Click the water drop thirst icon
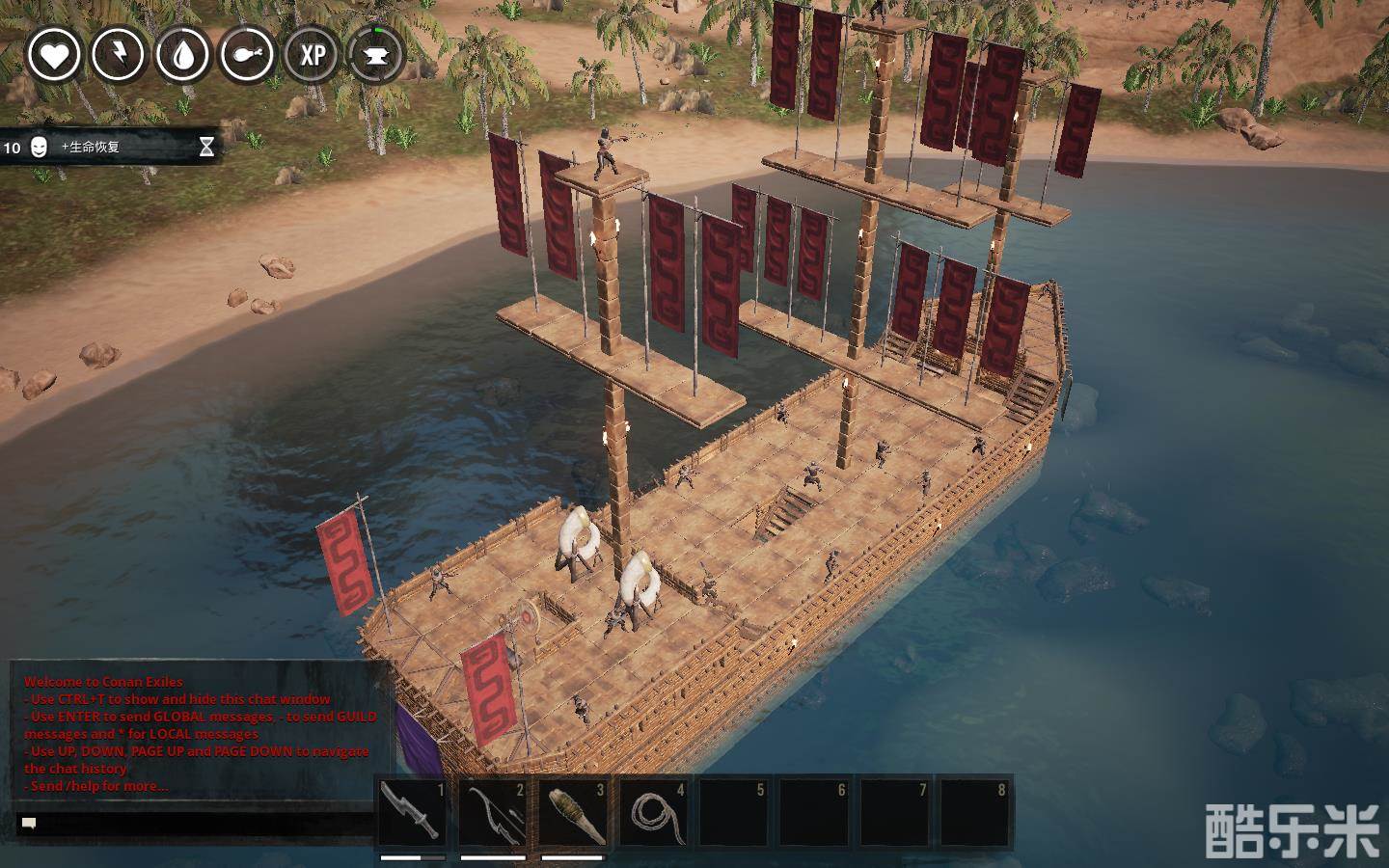The height and width of the screenshot is (868, 1389). (182, 54)
